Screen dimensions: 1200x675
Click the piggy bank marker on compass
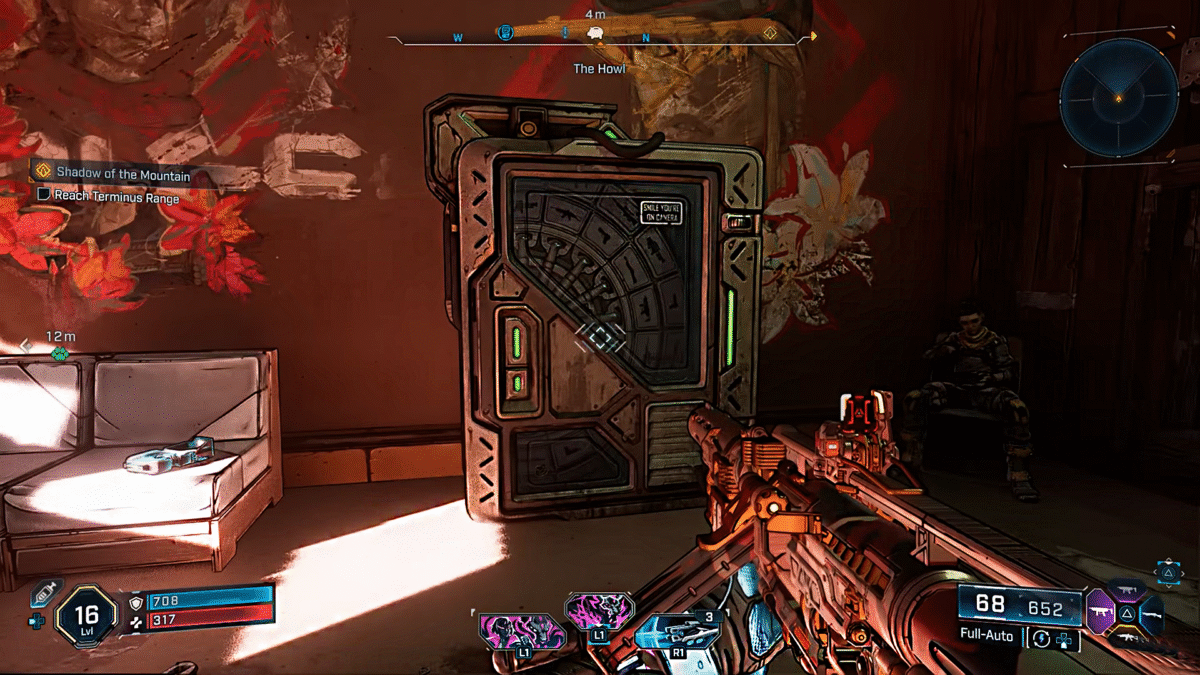596,33
